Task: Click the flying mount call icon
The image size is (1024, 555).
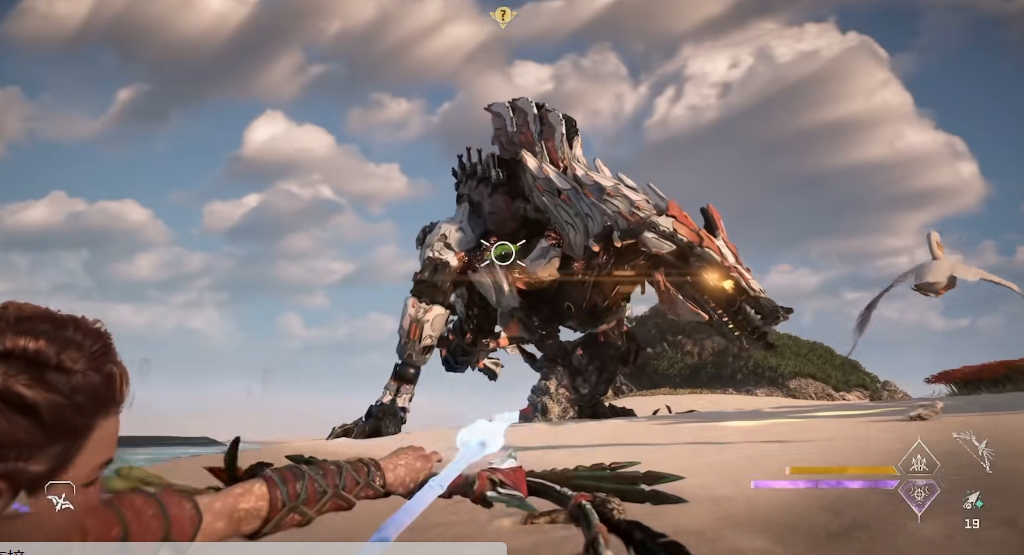Action: tap(60, 496)
